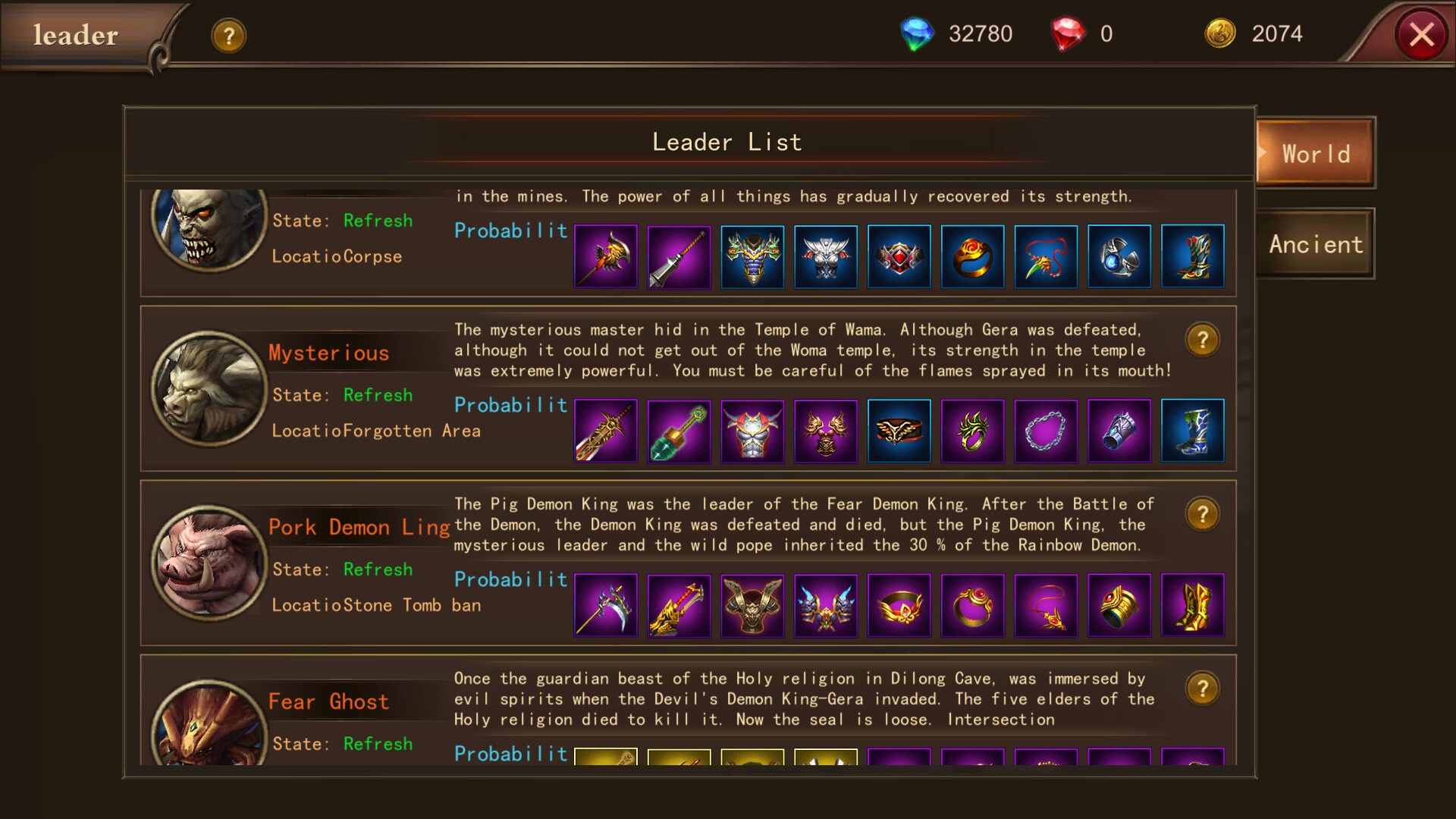View the chain necklace drop from Mysterious boss
The height and width of the screenshot is (819, 1456).
pos(1046,431)
